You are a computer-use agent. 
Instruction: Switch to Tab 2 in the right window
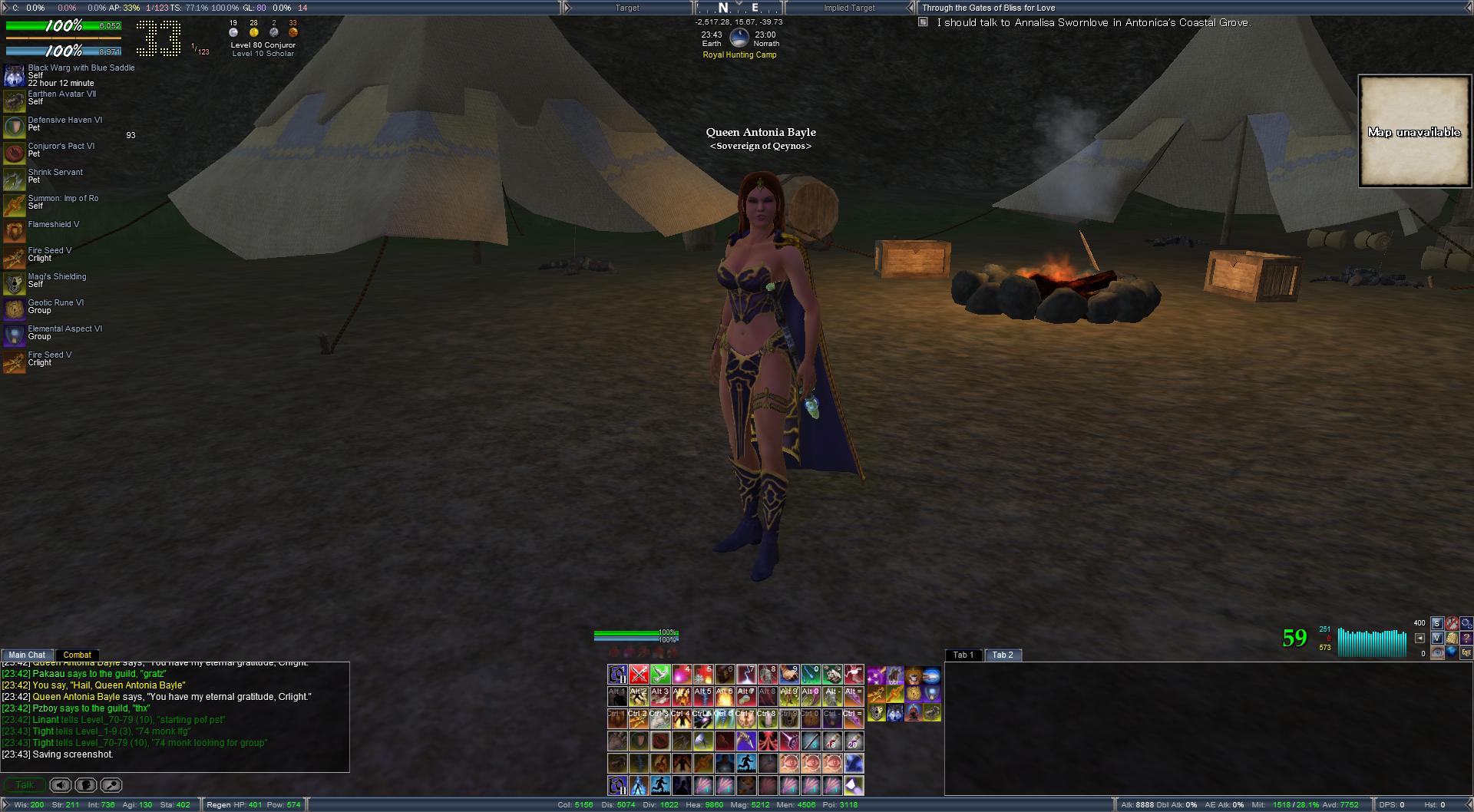point(1003,655)
